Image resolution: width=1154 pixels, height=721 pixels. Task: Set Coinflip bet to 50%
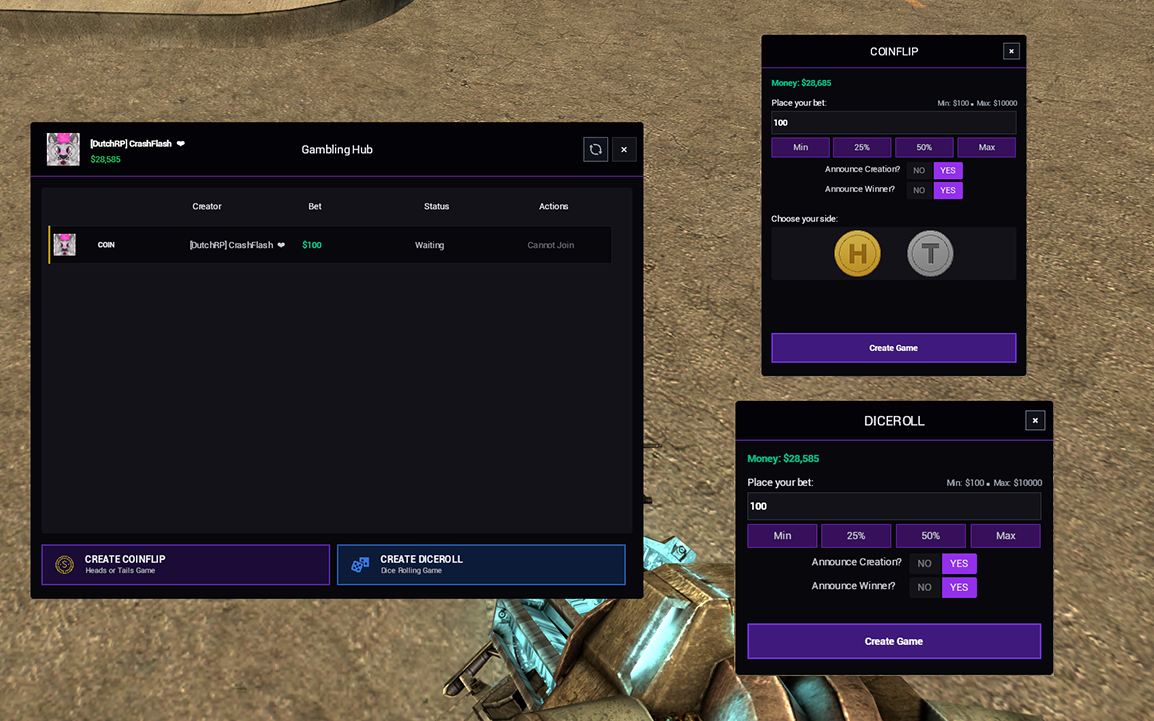tap(924, 148)
